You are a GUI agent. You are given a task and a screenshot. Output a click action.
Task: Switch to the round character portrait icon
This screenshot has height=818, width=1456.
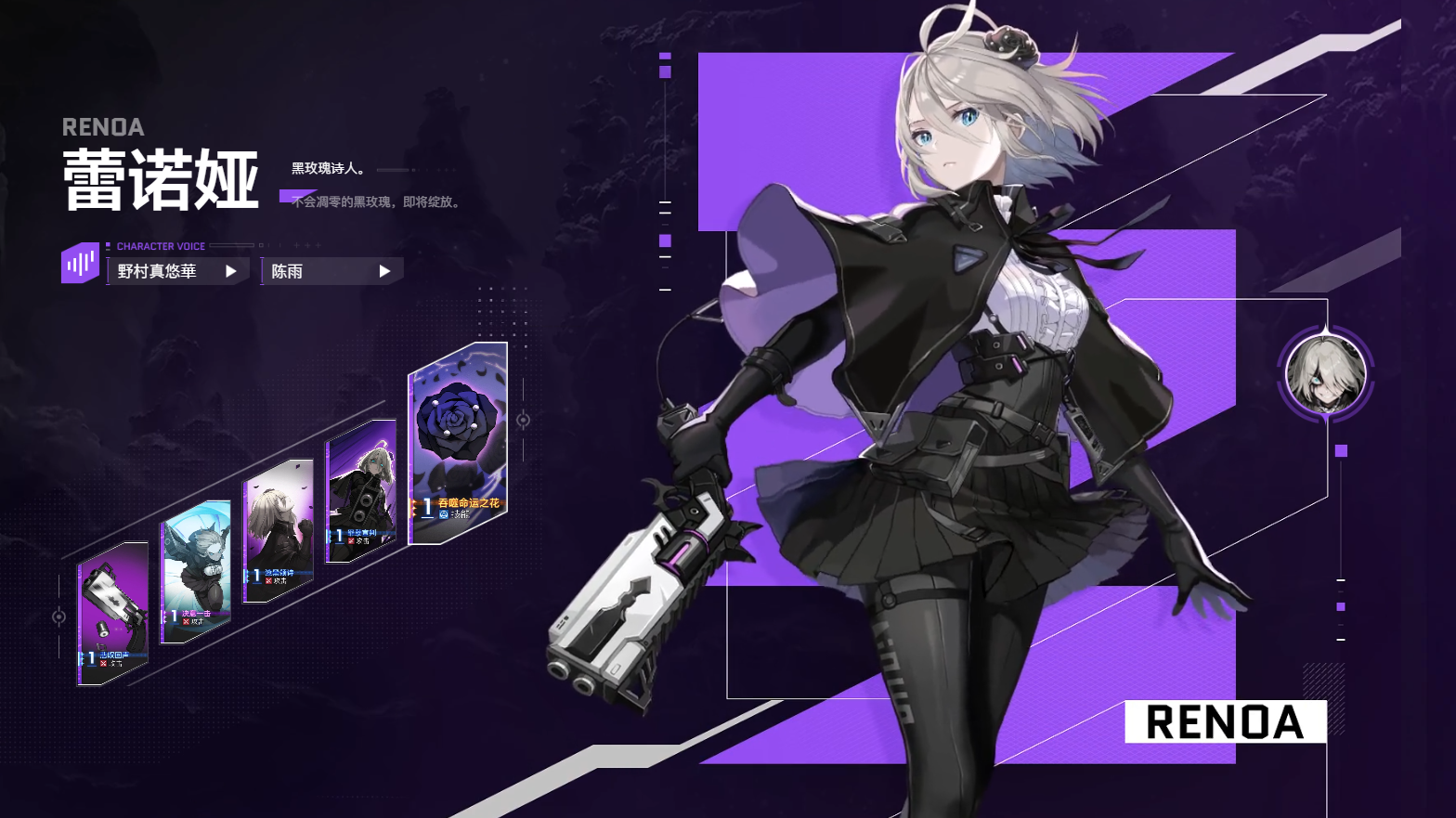(1325, 374)
